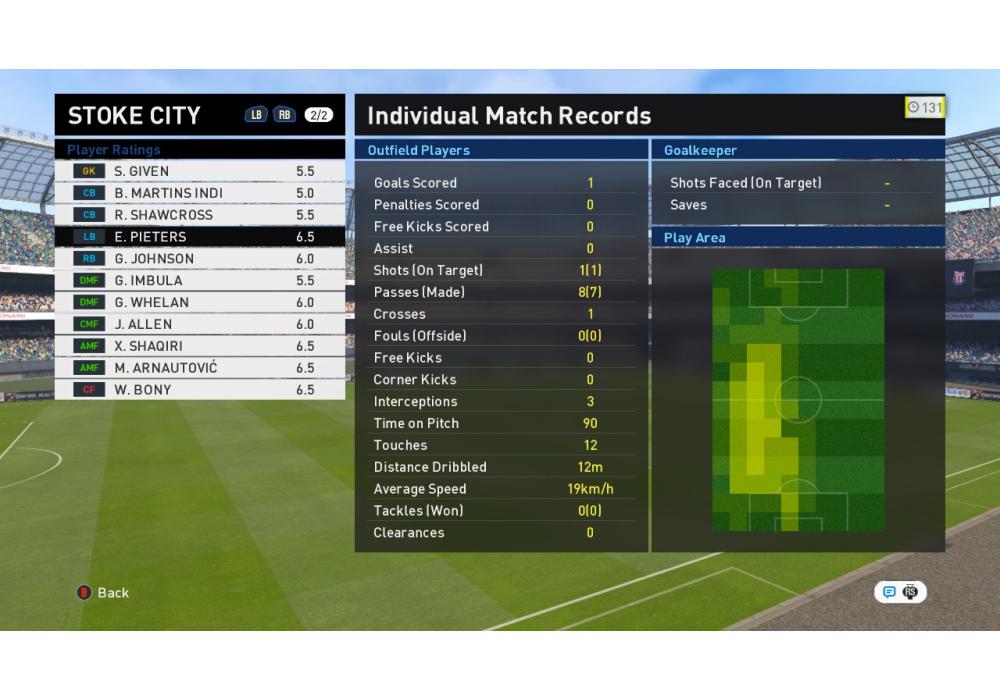The height and width of the screenshot is (700, 1000).
Task: Pick J. Allen from player ratings
Action: (x=200, y=325)
